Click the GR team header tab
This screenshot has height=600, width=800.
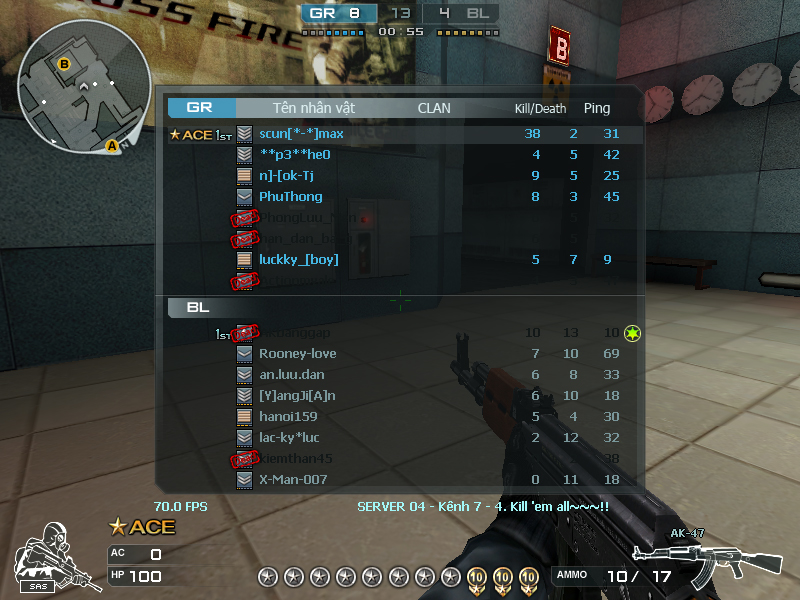click(x=201, y=108)
